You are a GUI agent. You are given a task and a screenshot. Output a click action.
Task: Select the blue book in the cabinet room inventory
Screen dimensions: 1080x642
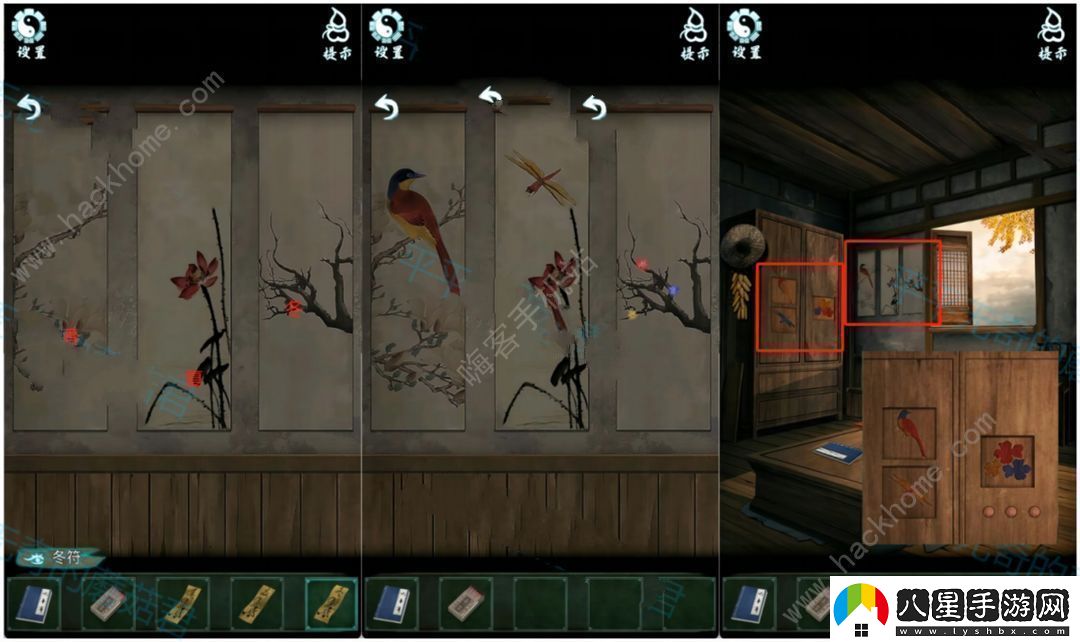click(x=748, y=604)
